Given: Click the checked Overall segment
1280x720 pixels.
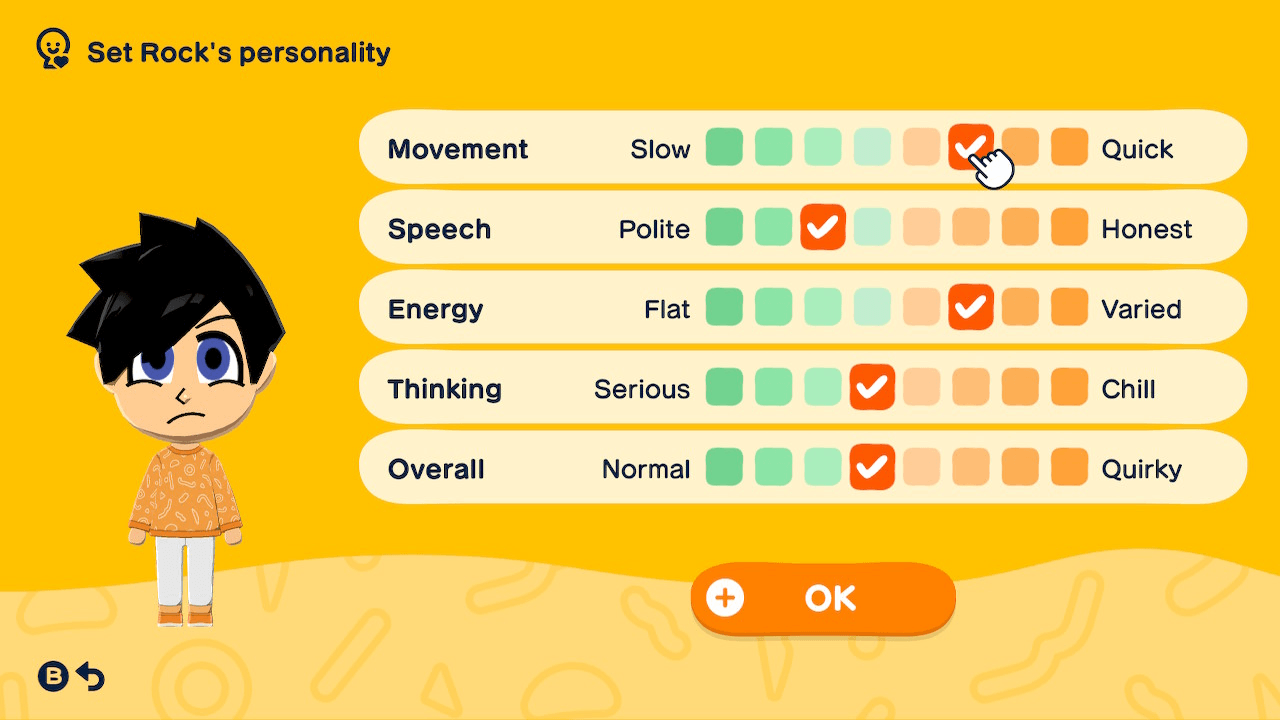Looking at the screenshot, I should [x=872, y=467].
